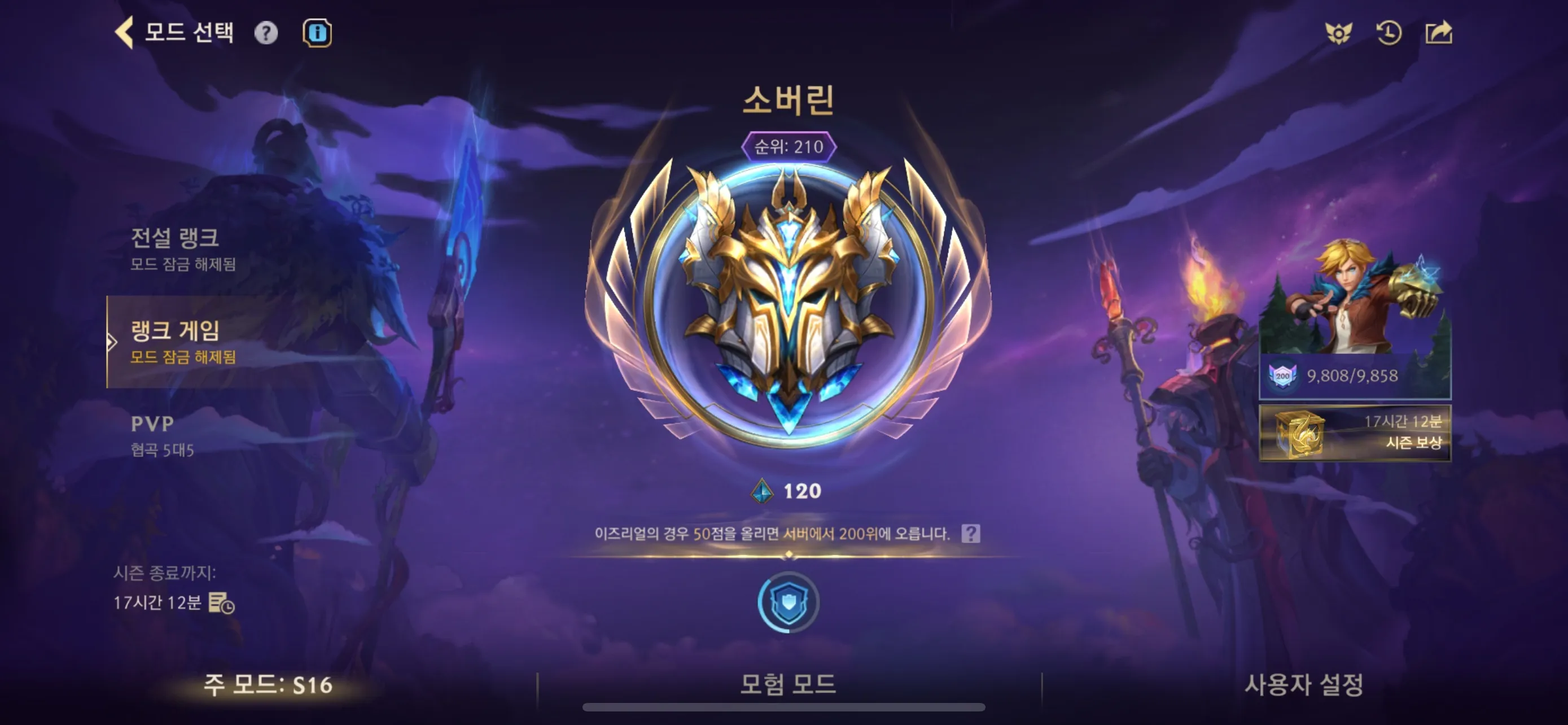Open the help question mark beside 모드 선택
Screen dimensions: 1568x725
tap(265, 33)
